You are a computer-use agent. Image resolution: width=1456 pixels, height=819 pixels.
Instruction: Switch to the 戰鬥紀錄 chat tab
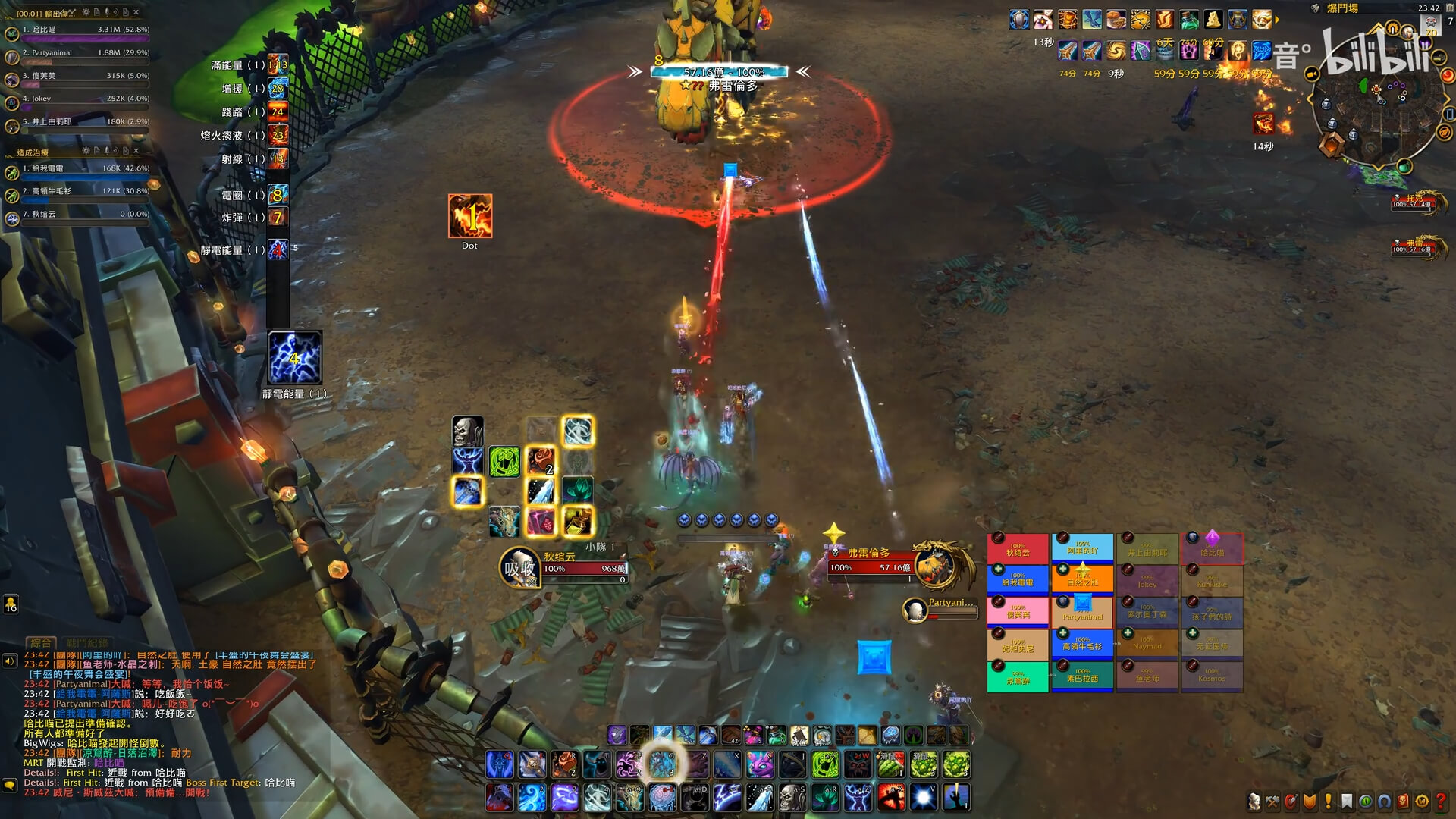click(x=86, y=642)
